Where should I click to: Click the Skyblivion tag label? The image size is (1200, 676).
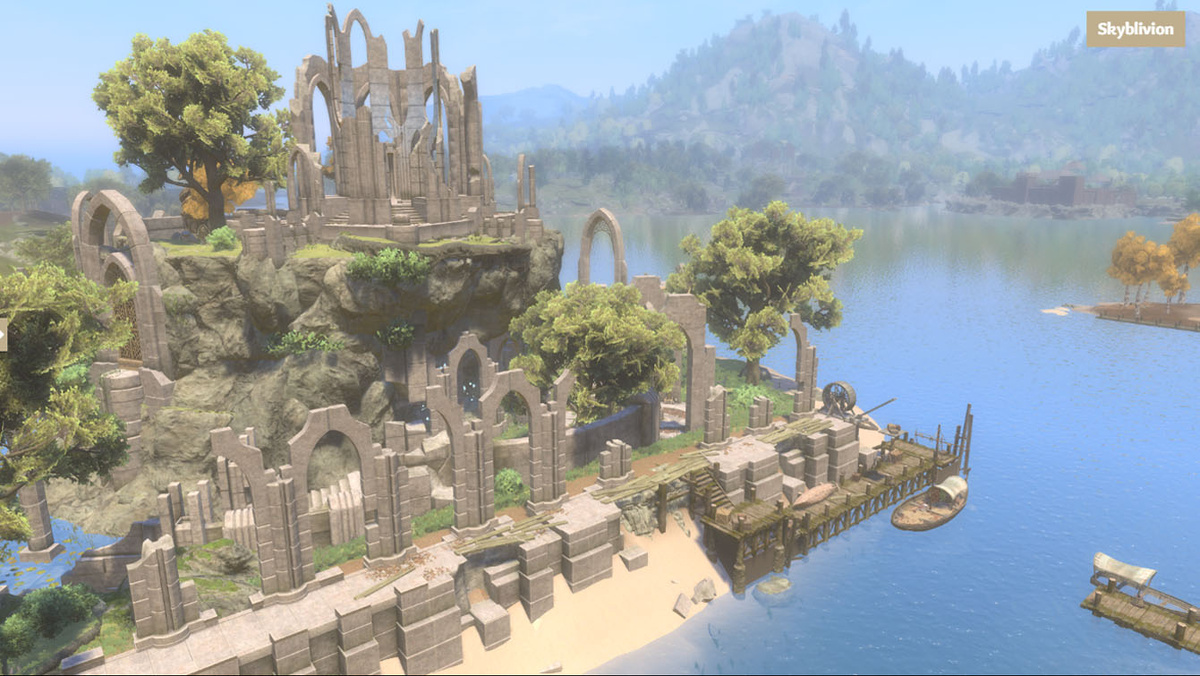coord(1135,29)
